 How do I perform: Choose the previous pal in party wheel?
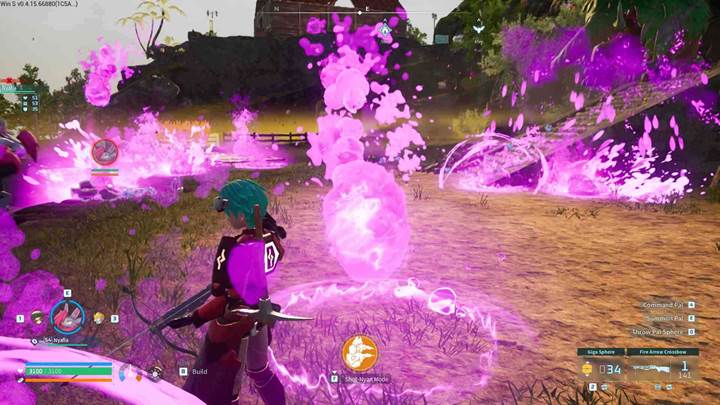coord(37,317)
